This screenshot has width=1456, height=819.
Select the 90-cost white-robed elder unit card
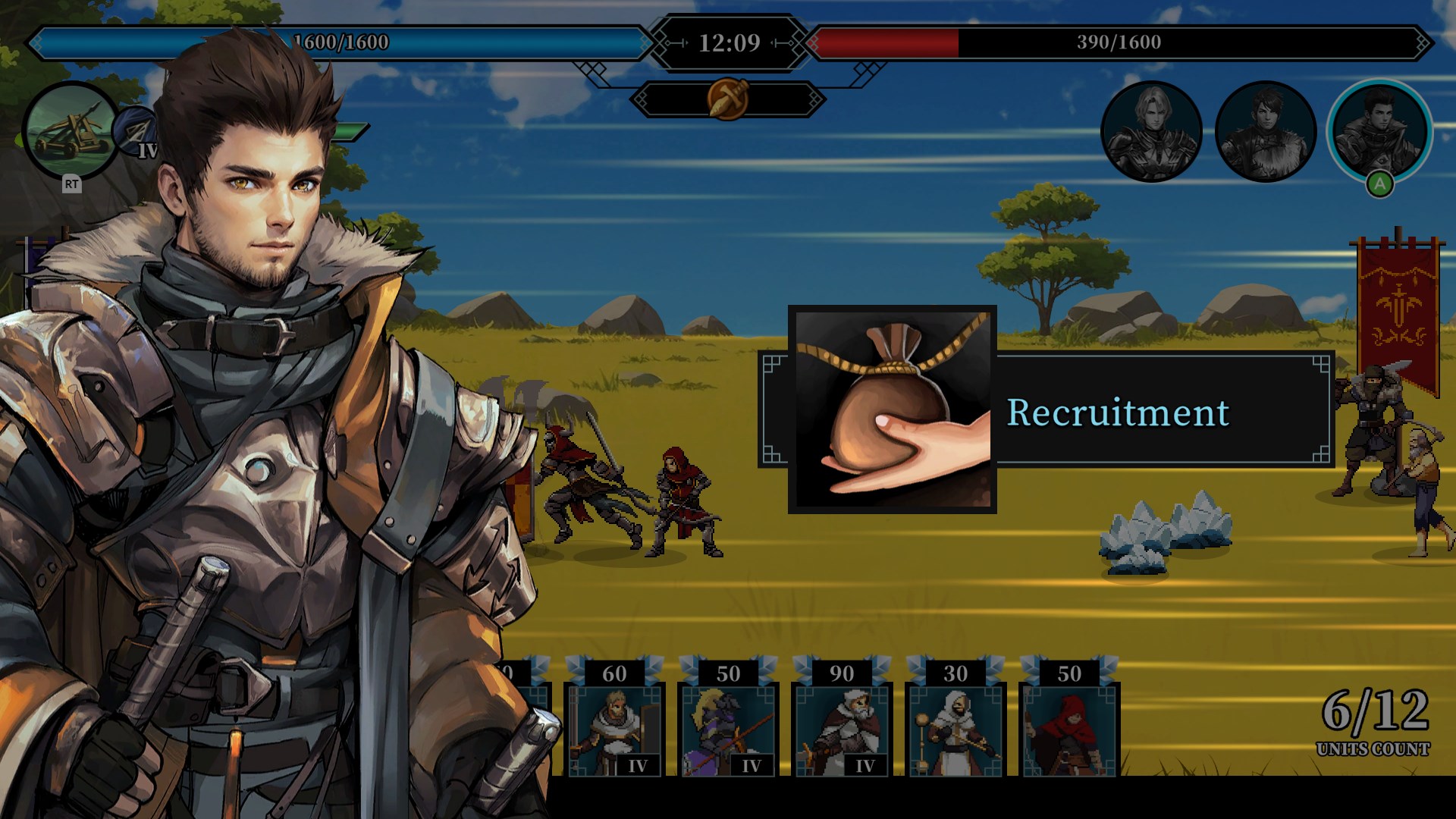844,730
